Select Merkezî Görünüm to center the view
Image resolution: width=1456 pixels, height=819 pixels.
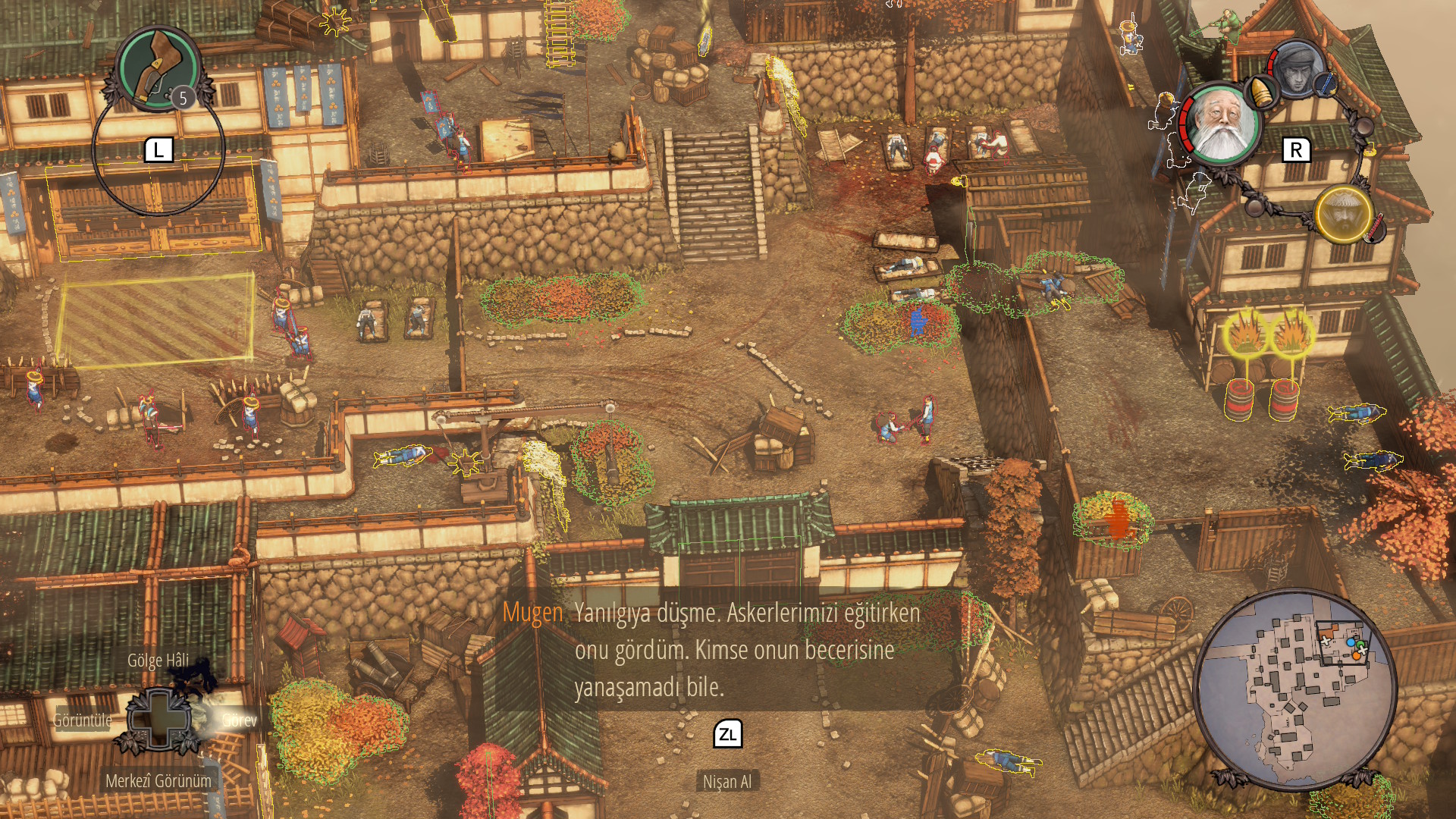pyautogui.click(x=158, y=781)
